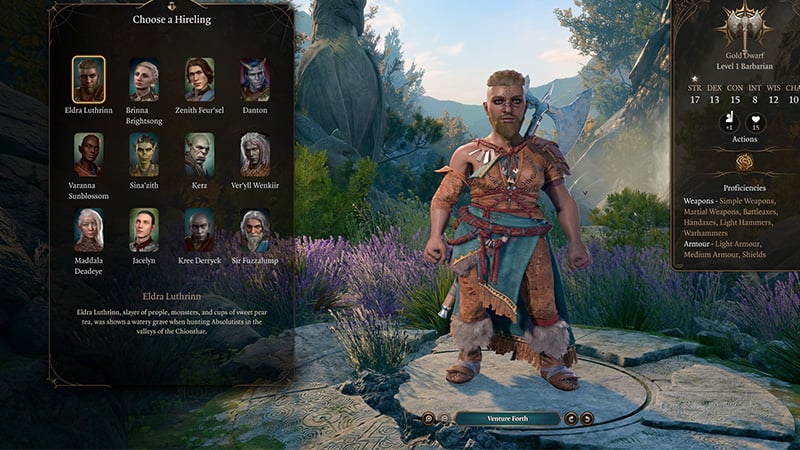
Task: Select the Danton hireling portrait
Action: (x=255, y=78)
